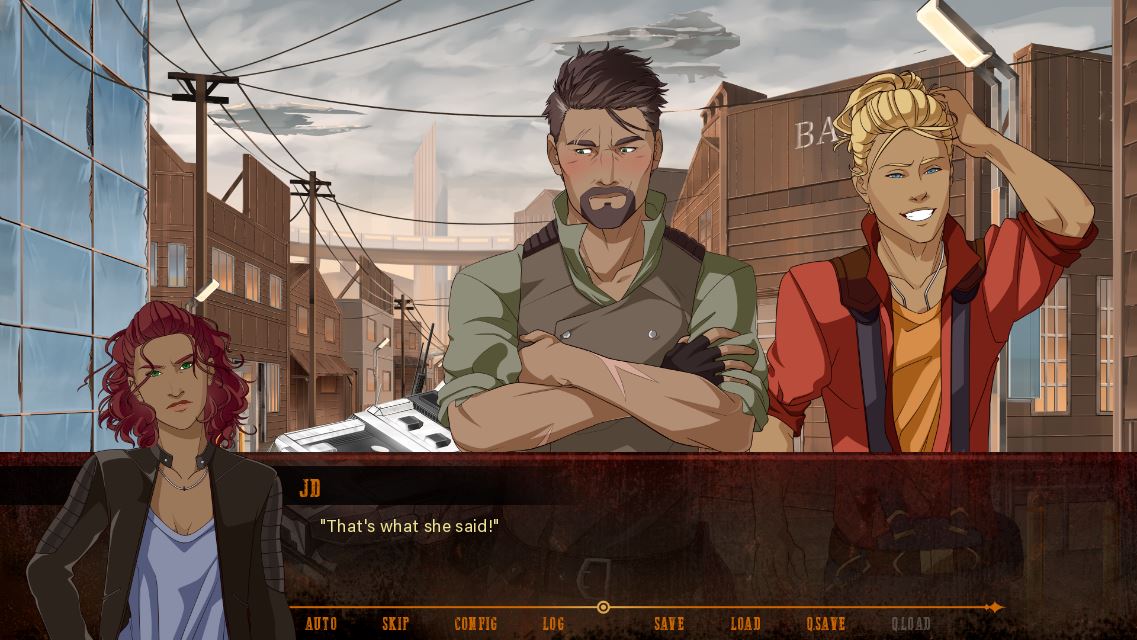This screenshot has height=640, width=1137.
Task: Enable Auto dialogue advance
Action: [321, 624]
